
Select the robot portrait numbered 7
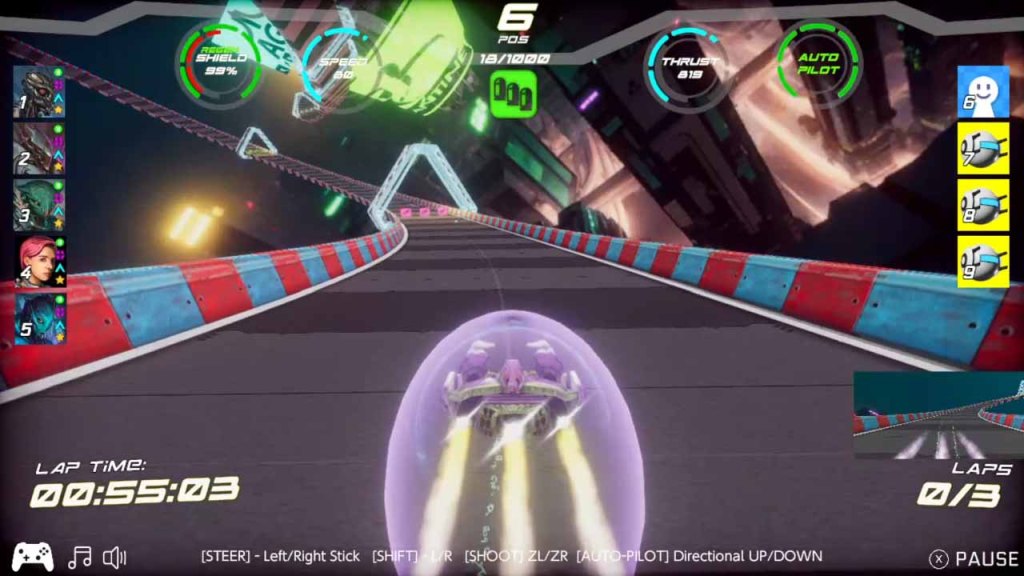pos(982,148)
